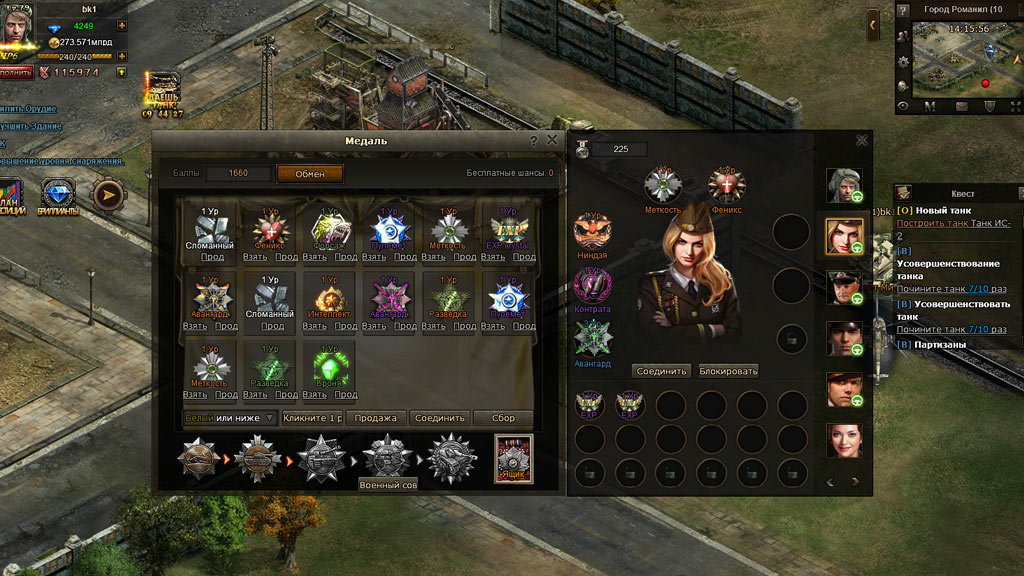Open the 'Белый или ниже' quality dropdown
Screen dimensions: 1024x576
point(230,418)
